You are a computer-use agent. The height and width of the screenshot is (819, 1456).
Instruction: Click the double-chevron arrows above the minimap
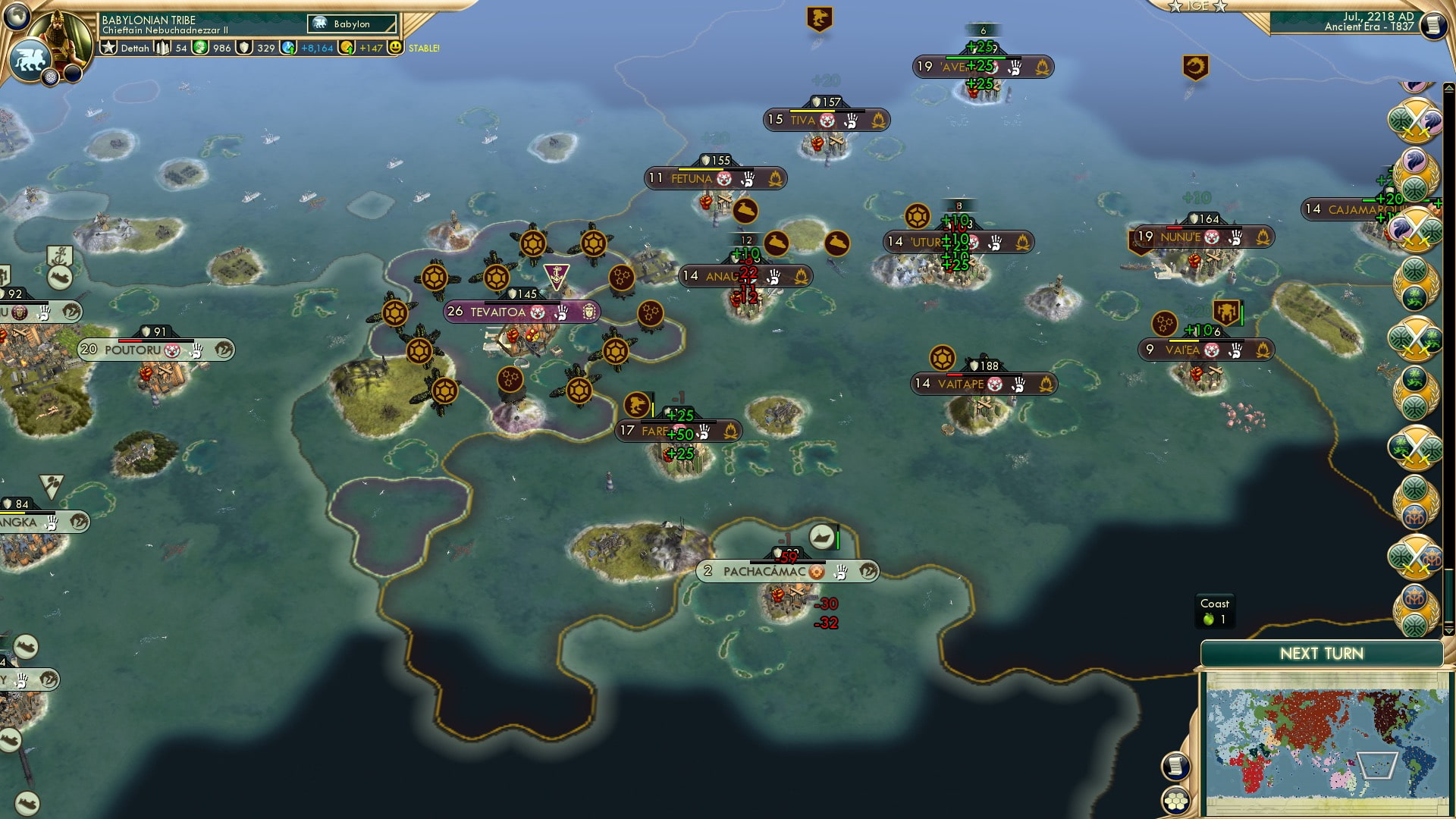[1448, 631]
